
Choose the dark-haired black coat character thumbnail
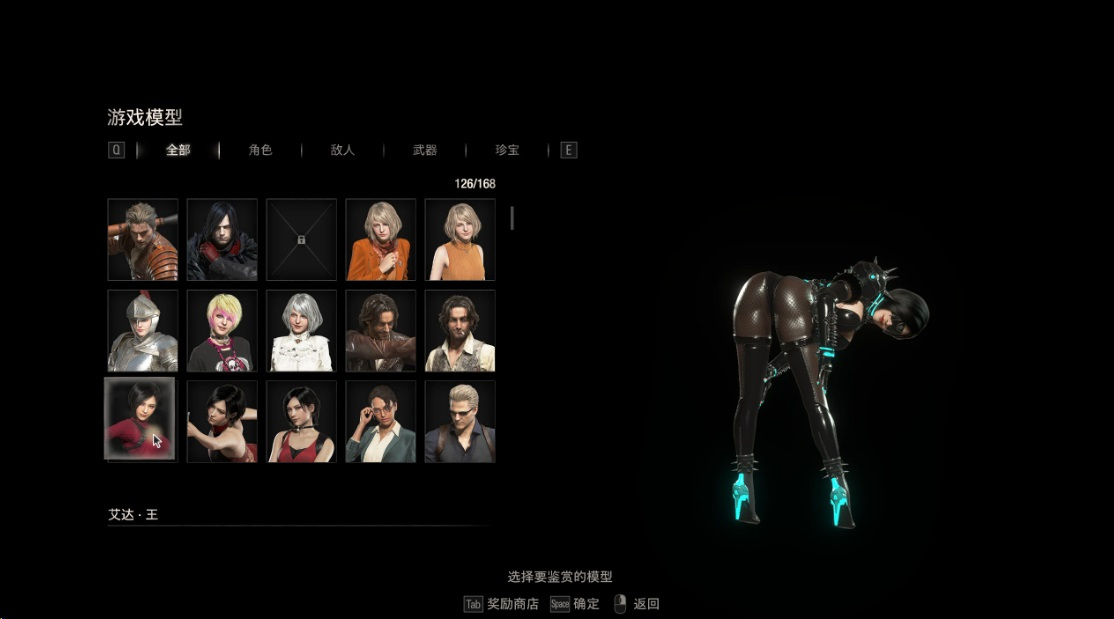[x=222, y=240]
